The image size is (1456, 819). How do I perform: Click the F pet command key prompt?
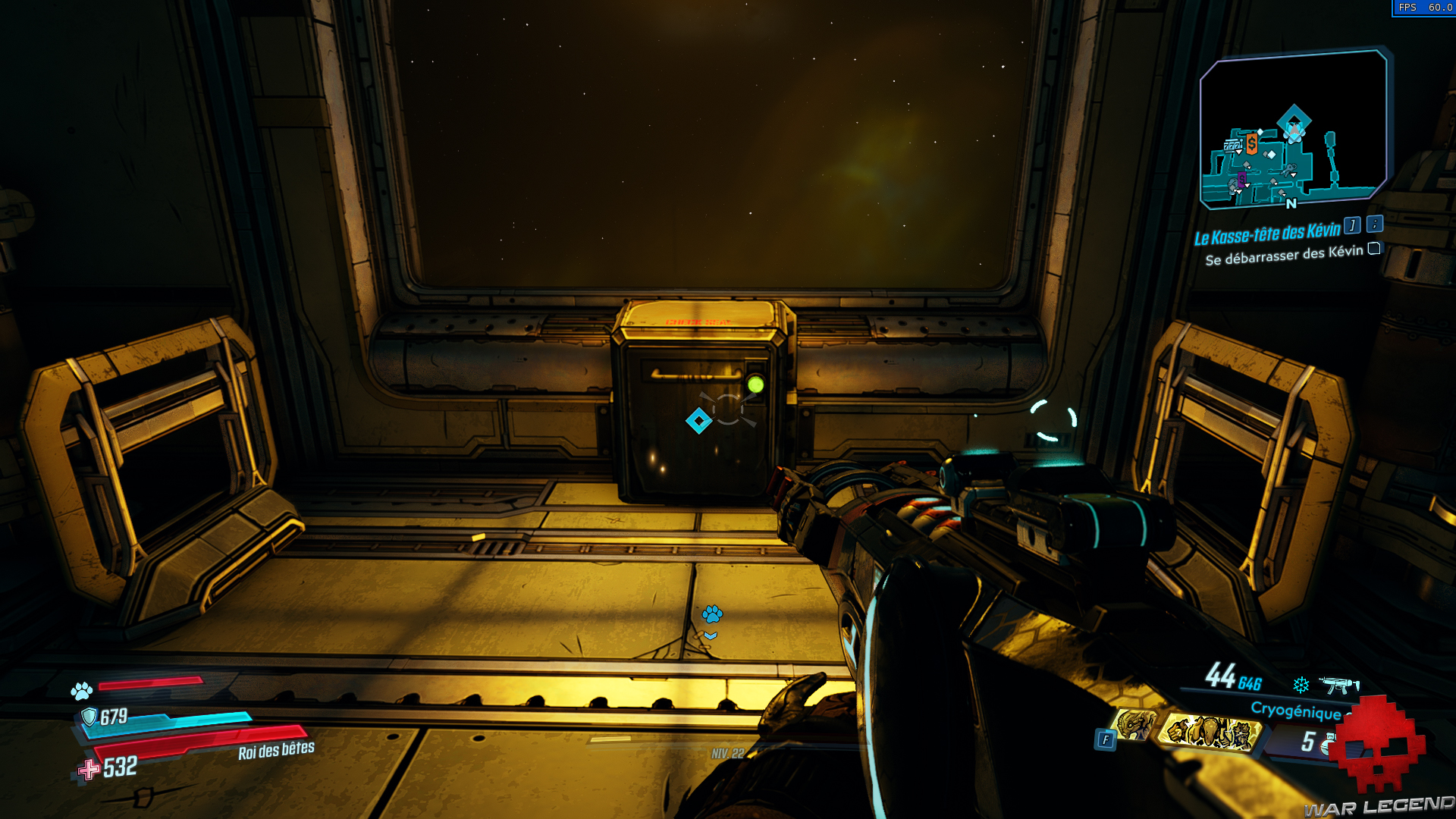coord(1105,739)
